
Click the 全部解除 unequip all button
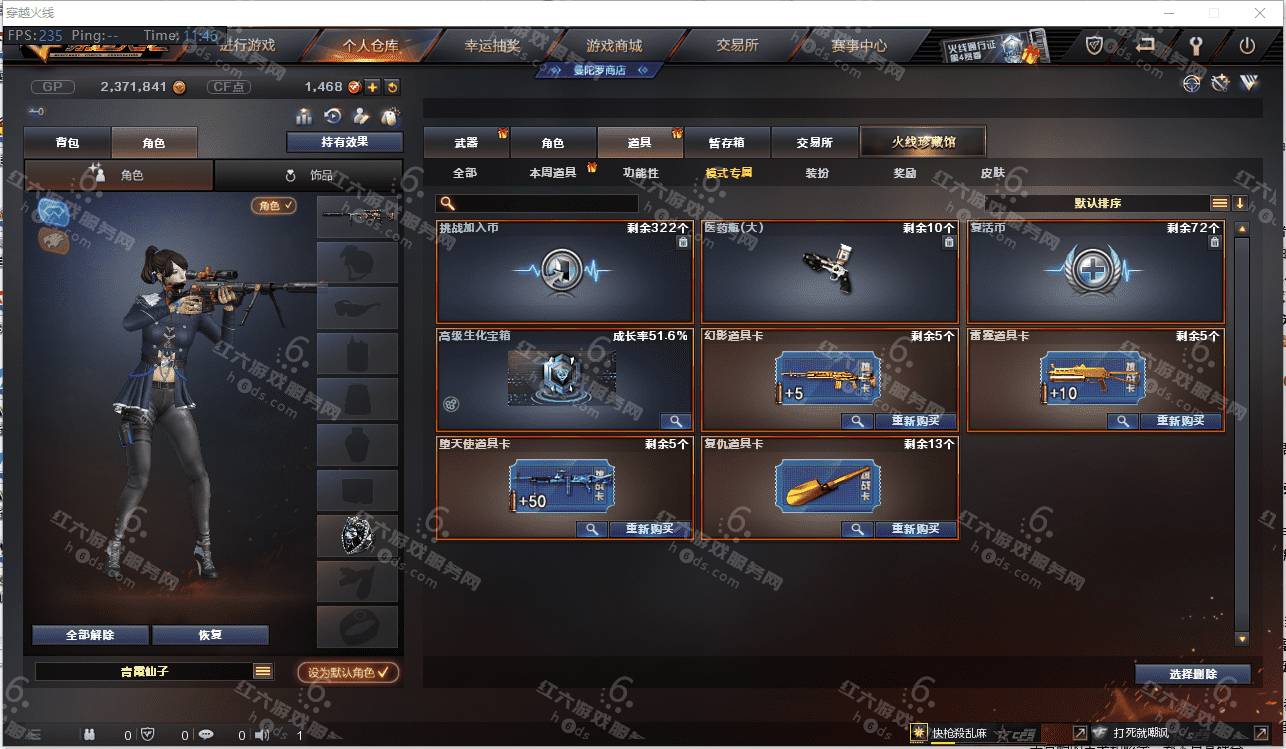click(x=90, y=635)
